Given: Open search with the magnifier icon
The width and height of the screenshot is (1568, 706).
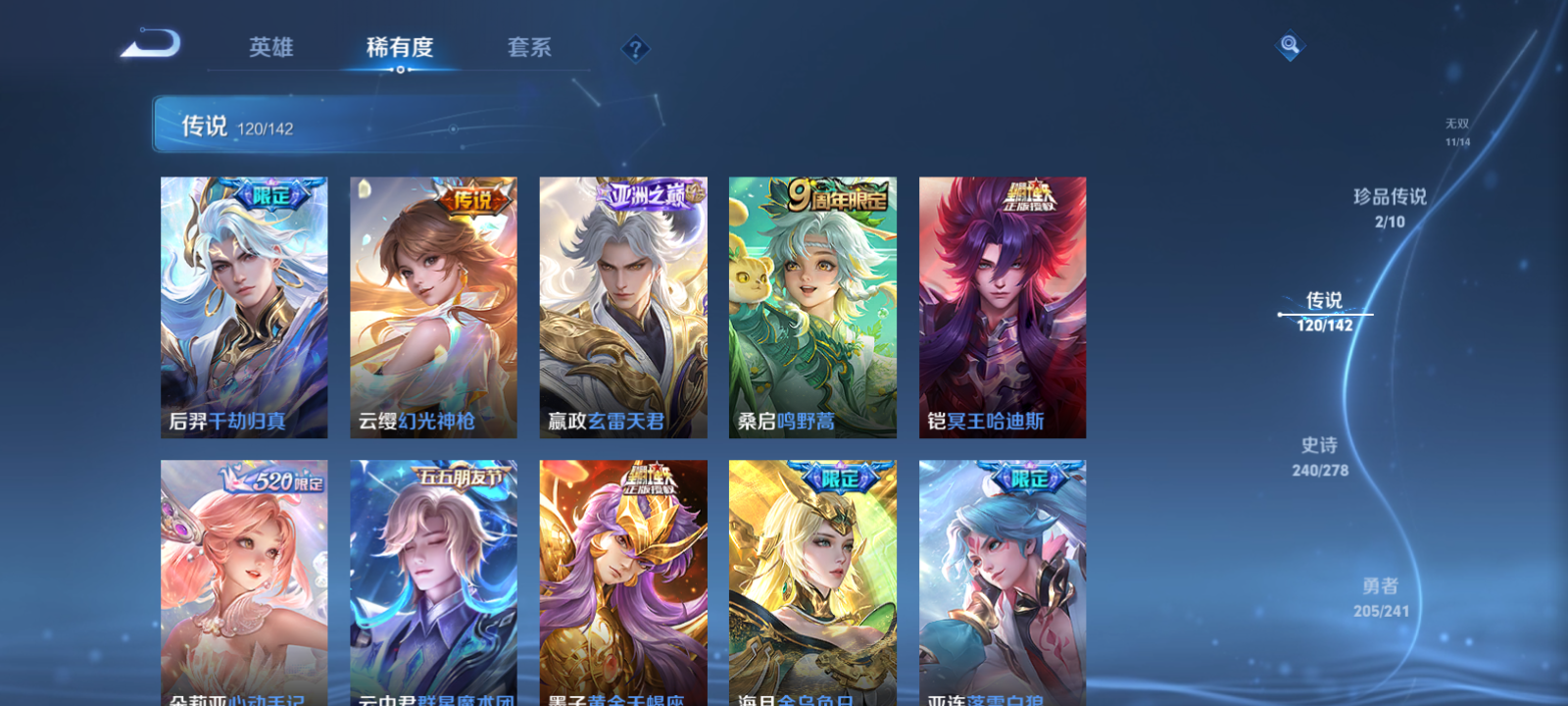Looking at the screenshot, I should [1288, 43].
